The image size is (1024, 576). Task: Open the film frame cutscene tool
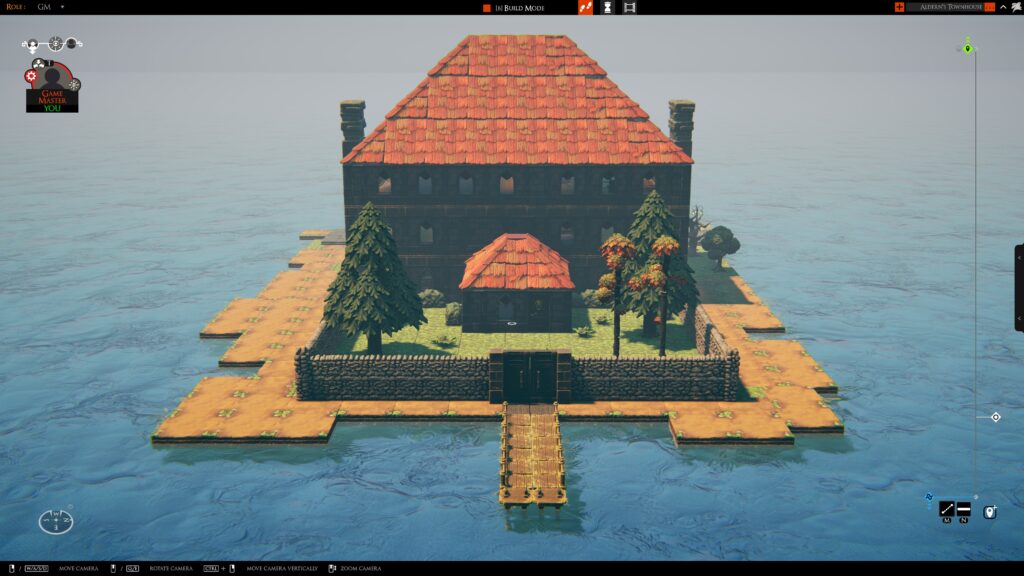coord(629,8)
